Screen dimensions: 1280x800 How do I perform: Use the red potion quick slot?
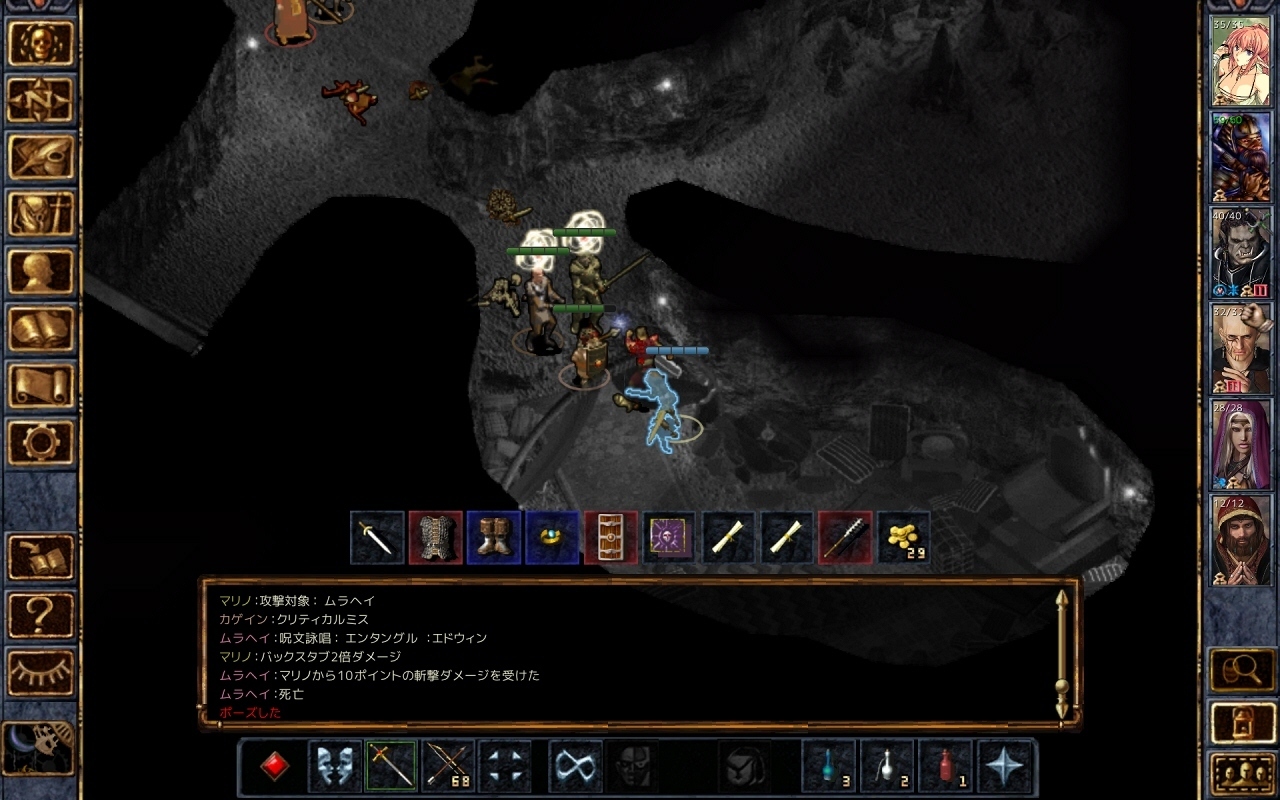coord(944,766)
